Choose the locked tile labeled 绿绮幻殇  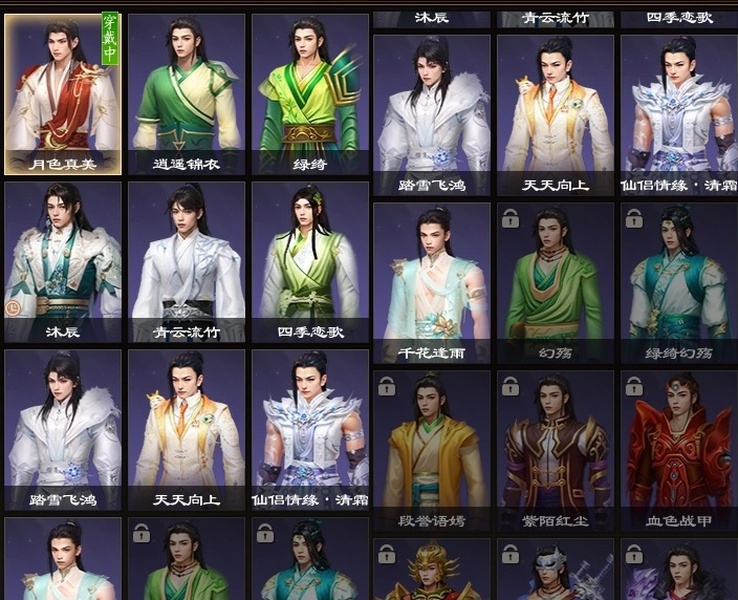(678, 283)
